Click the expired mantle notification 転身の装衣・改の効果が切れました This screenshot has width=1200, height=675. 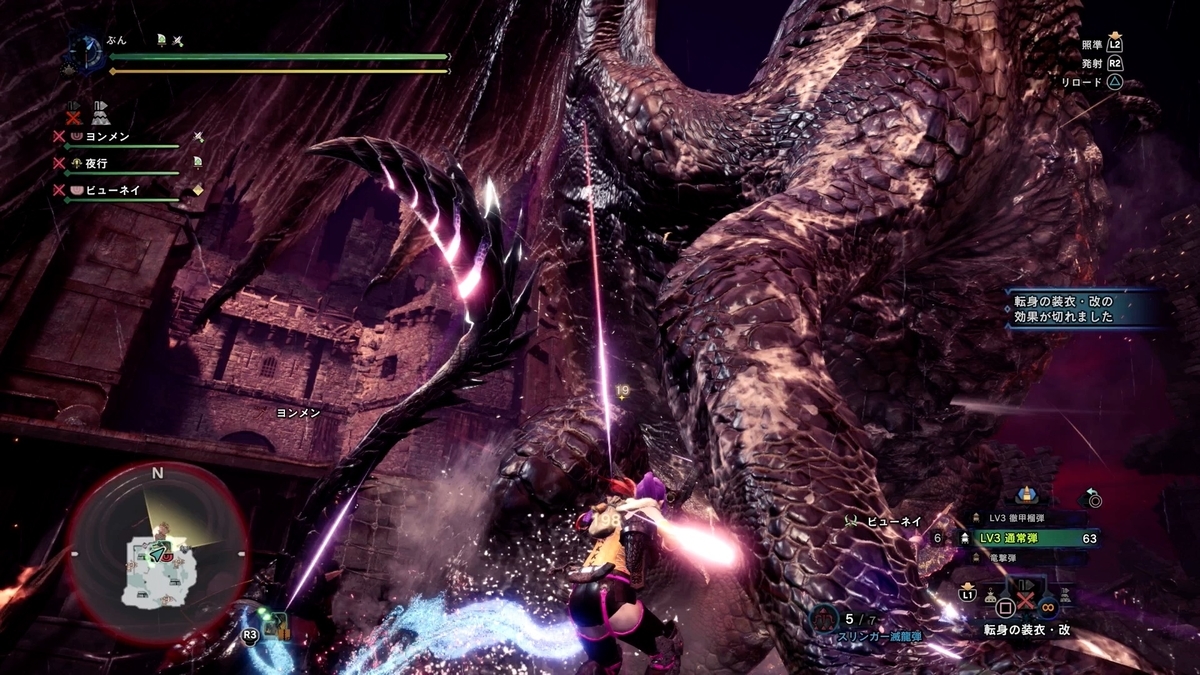(1083, 306)
